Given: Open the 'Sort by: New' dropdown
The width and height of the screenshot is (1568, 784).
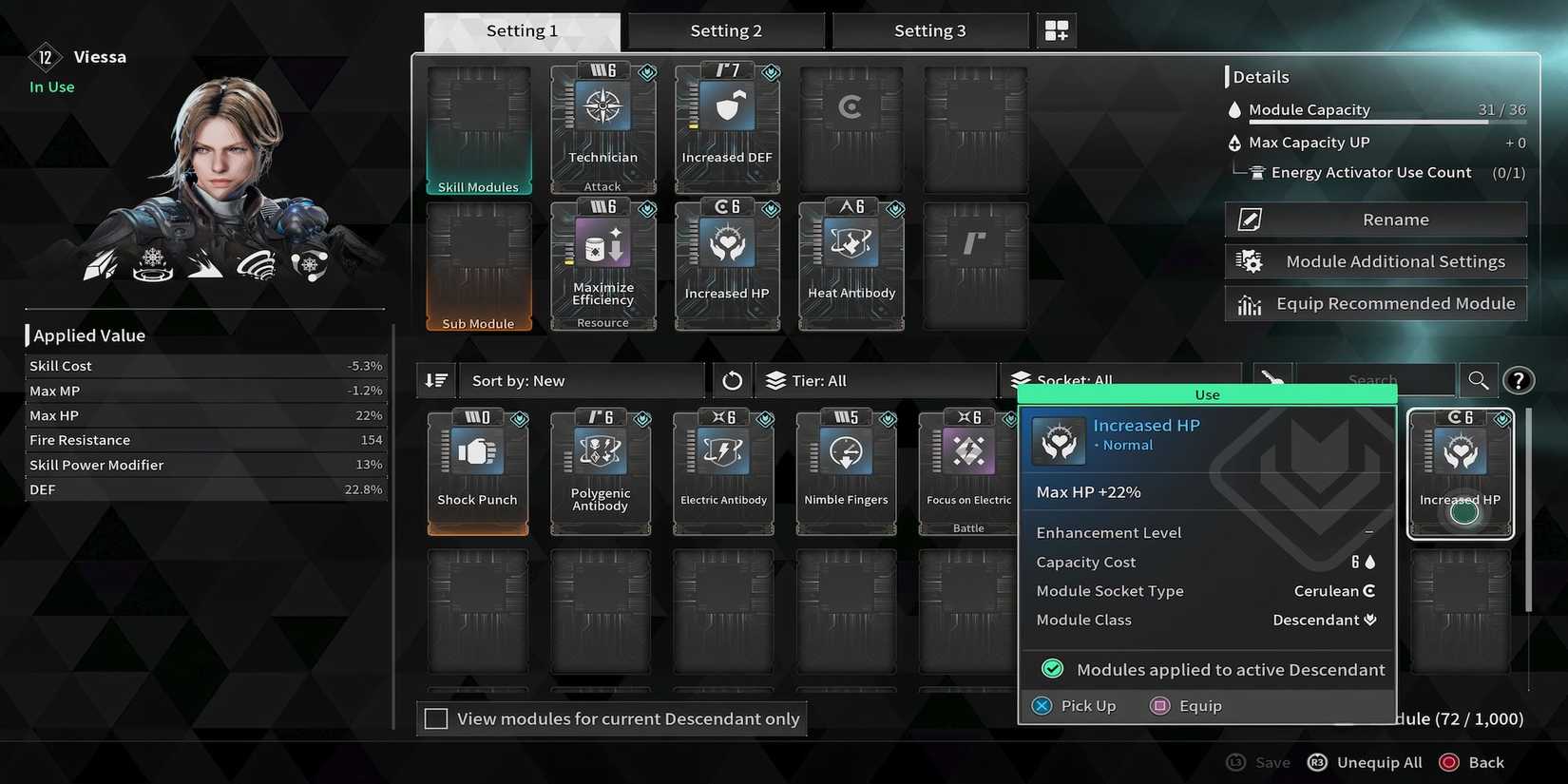Looking at the screenshot, I should [x=580, y=379].
